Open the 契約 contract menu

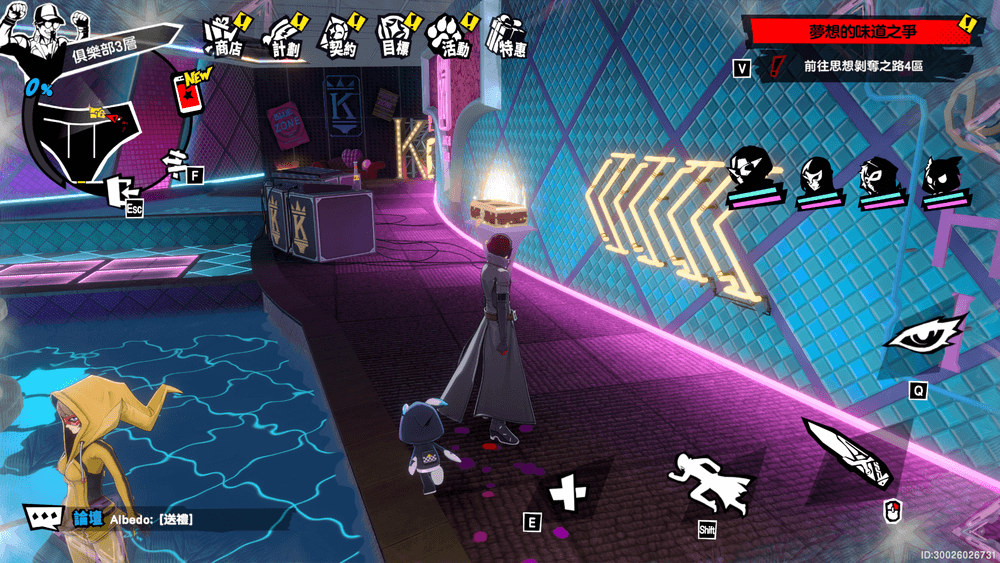click(337, 37)
